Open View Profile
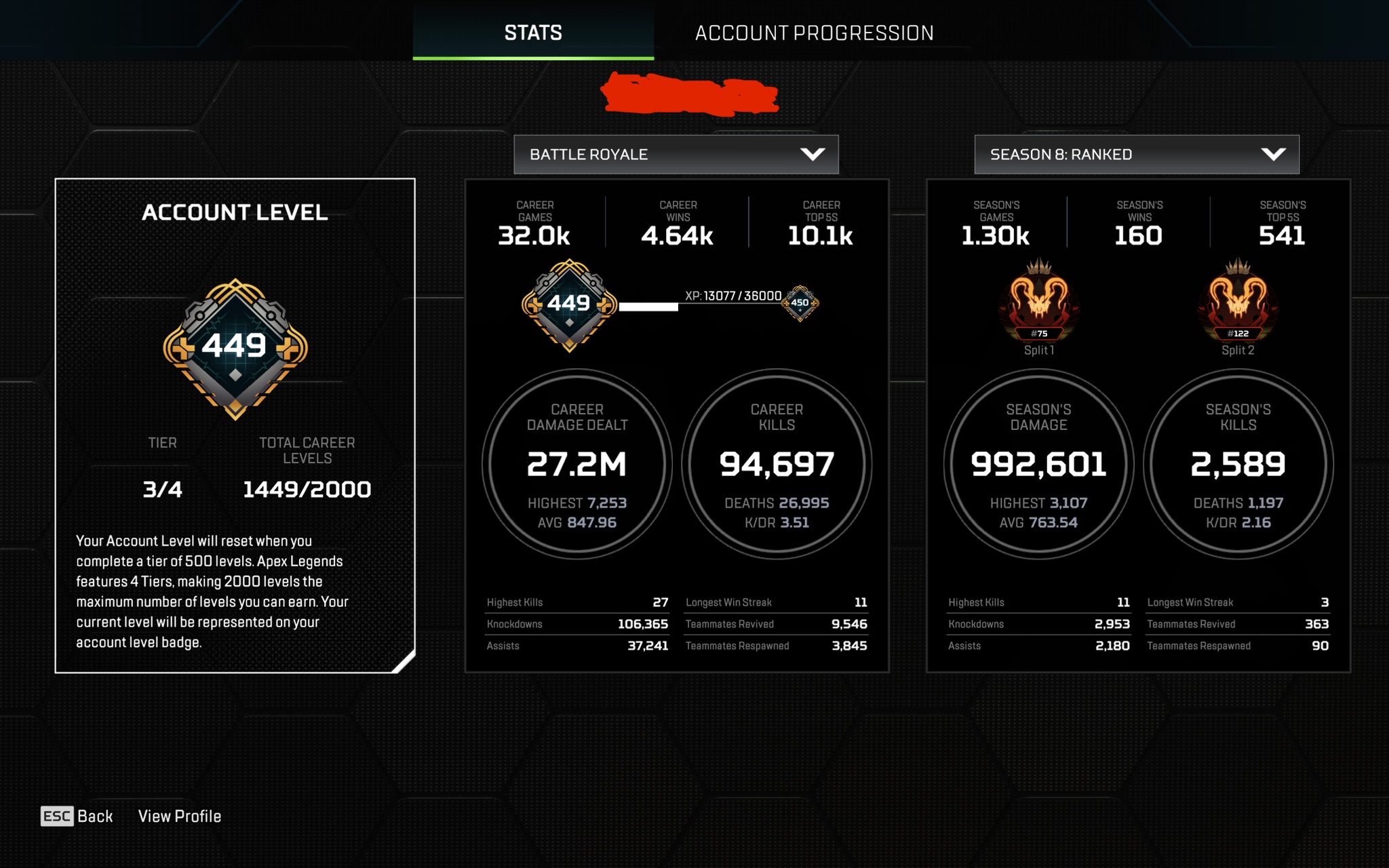 pyautogui.click(x=180, y=816)
